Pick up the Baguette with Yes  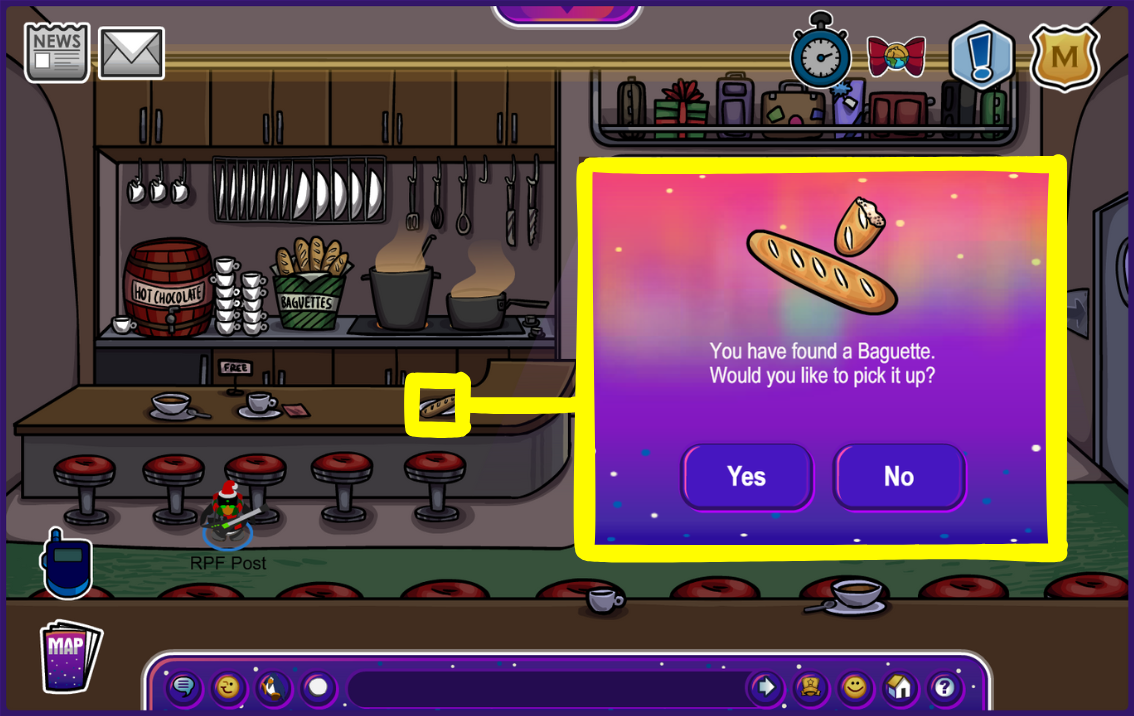[747, 477]
